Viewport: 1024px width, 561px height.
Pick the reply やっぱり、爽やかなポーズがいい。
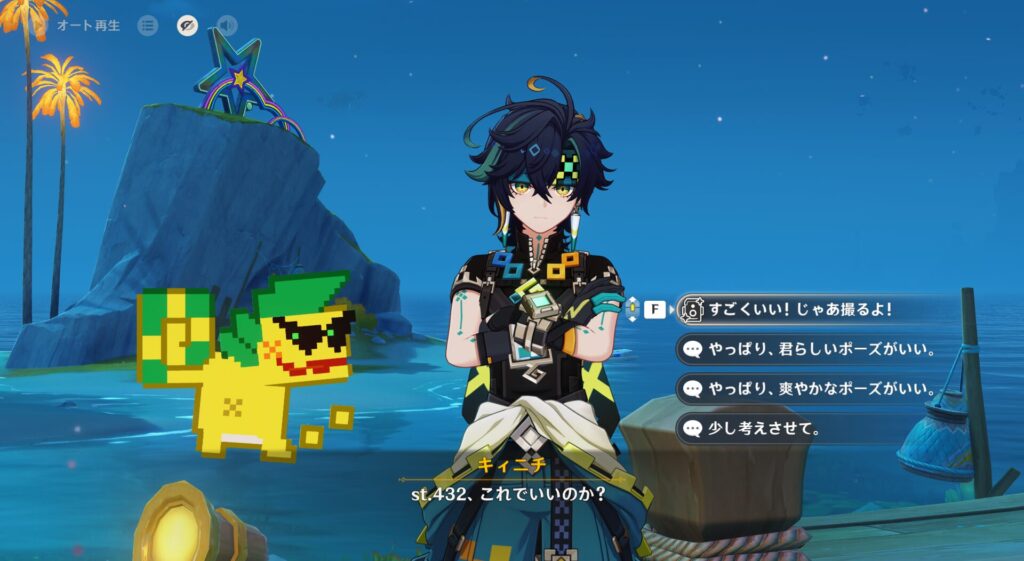coord(808,389)
